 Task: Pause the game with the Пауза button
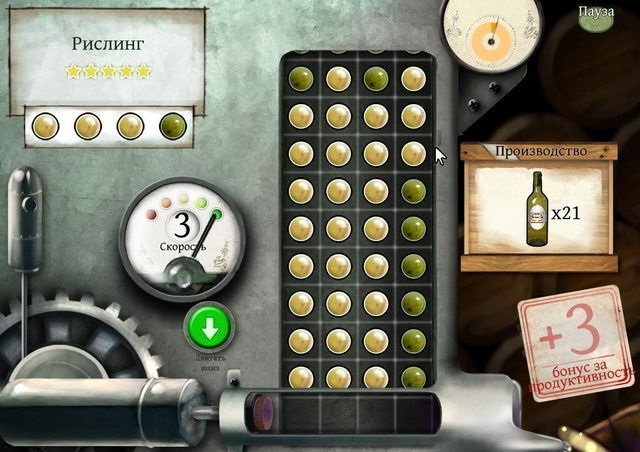(x=596, y=12)
